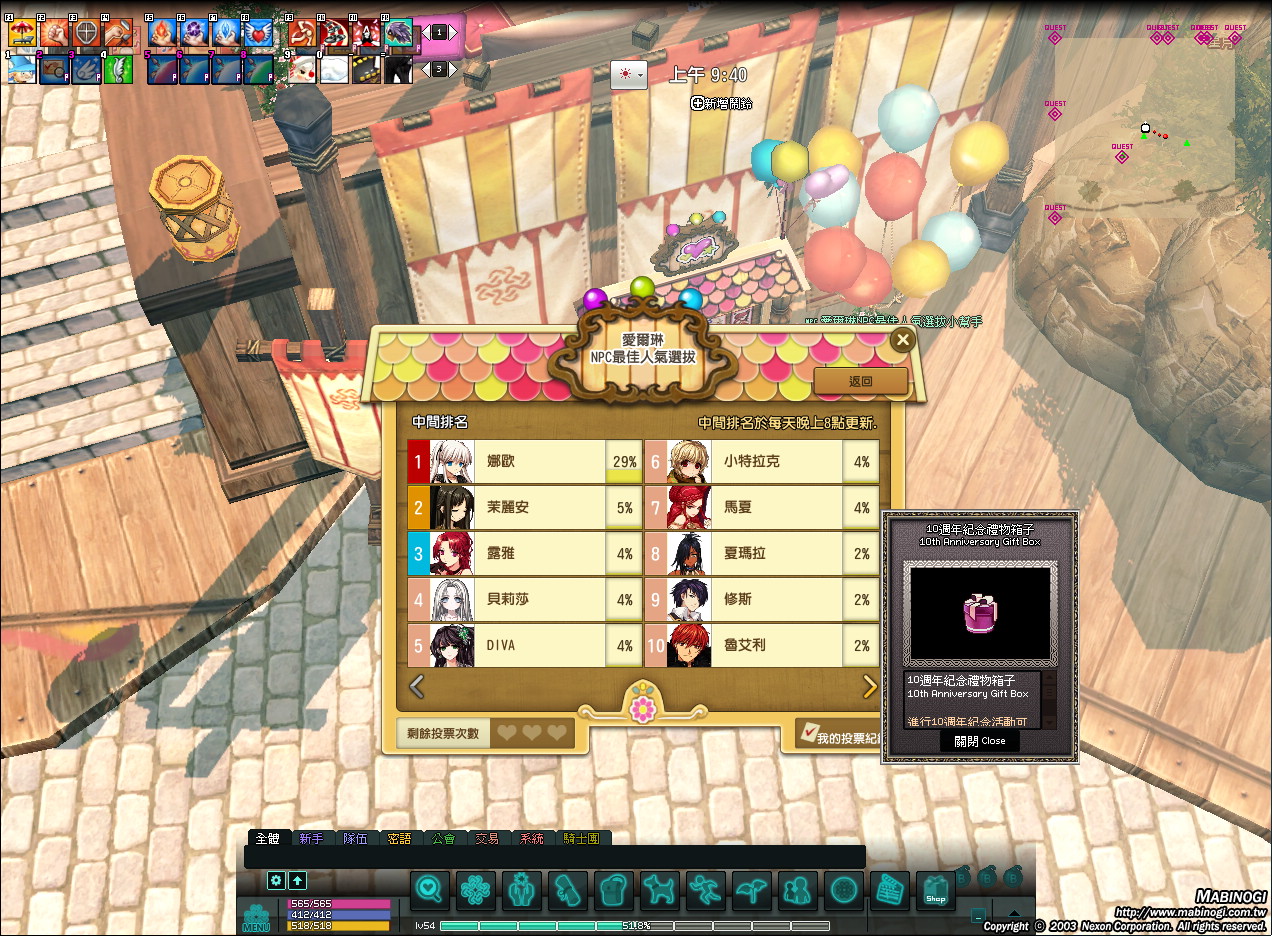Image resolution: width=1272 pixels, height=936 pixels.
Task: Select 小特拉克 ranked sixth
Action: click(x=762, y=462)
